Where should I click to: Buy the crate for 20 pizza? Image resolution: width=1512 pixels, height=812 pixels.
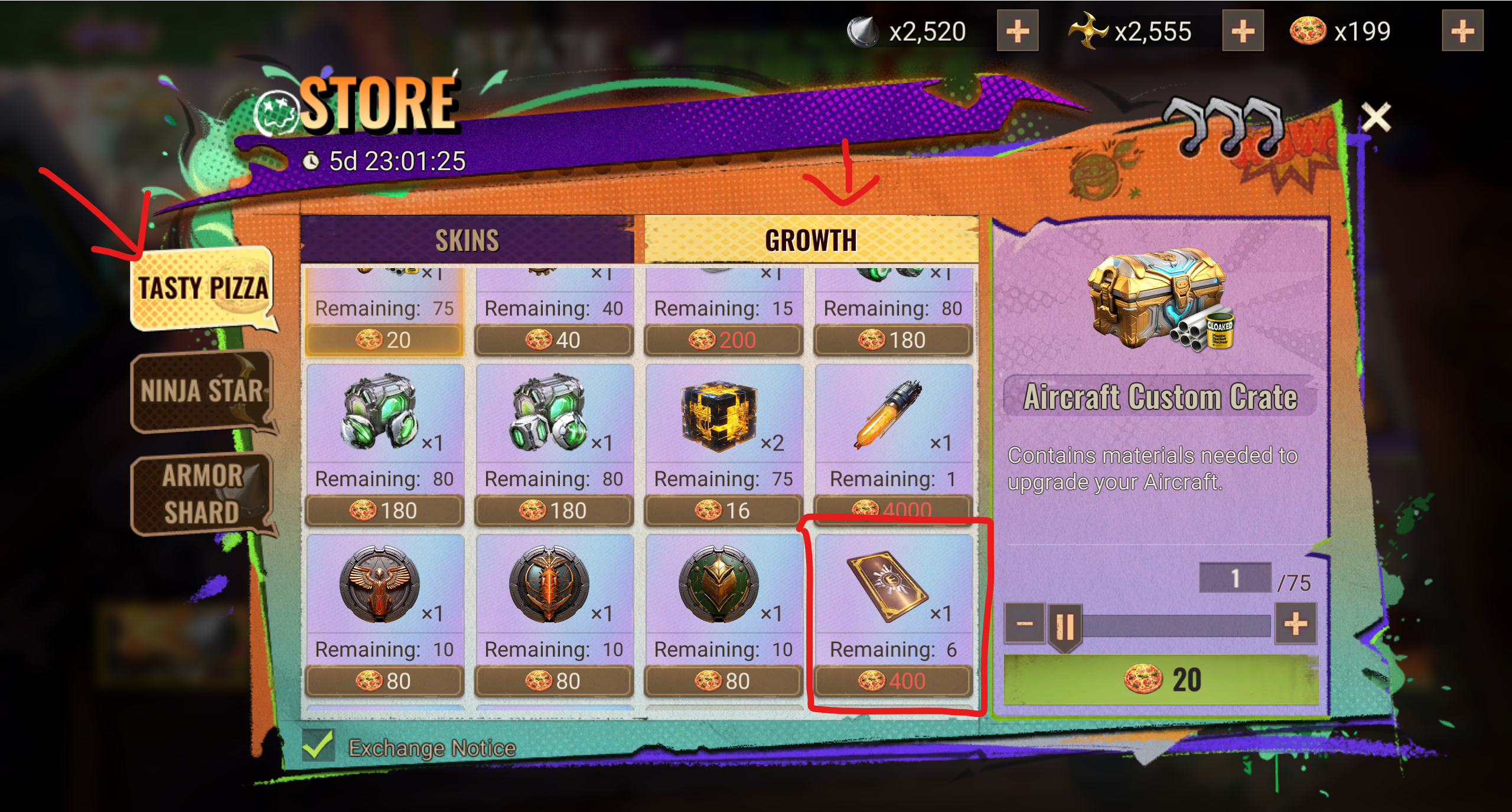pyautogui.click(x=1161, y=679)
